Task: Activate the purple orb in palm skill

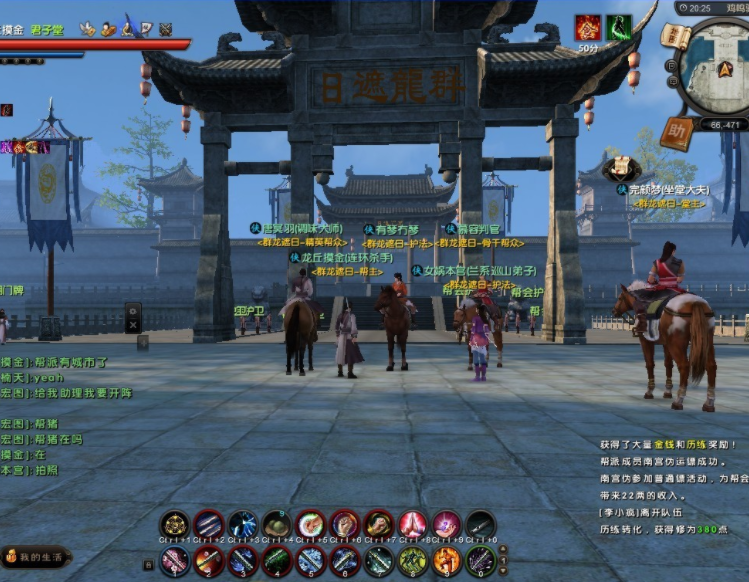Action: pyautogui.click(x=446, y=524)
